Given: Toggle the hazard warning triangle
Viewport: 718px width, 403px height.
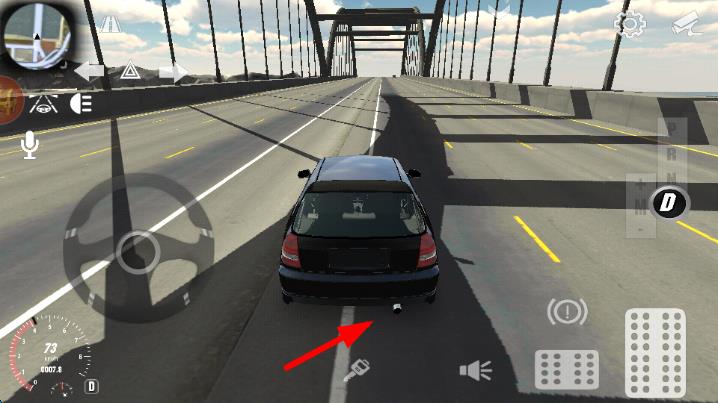Looking at the screenshot, I should [x=129, y=71].
